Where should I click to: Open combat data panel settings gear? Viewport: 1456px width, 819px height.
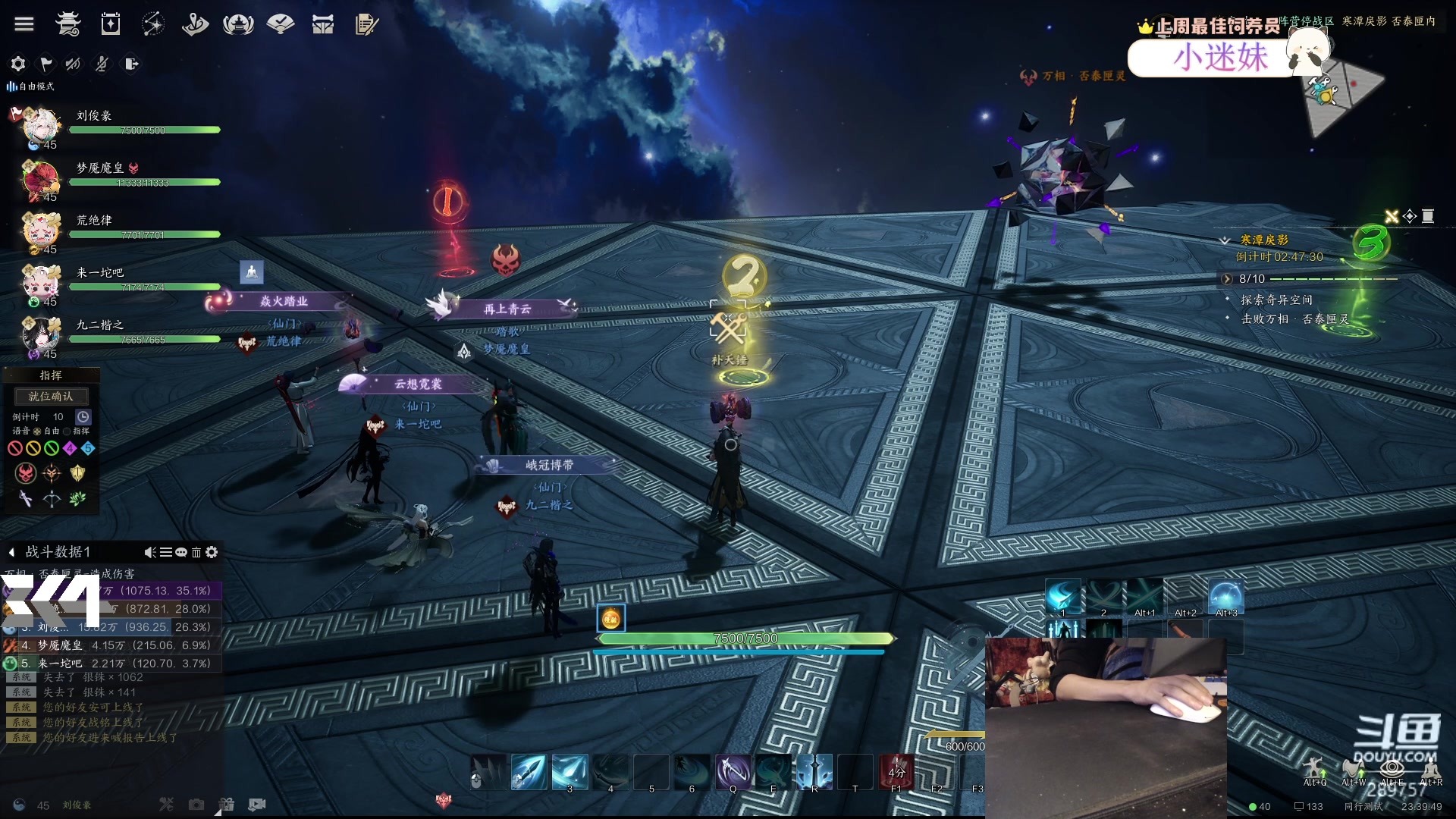212,552
